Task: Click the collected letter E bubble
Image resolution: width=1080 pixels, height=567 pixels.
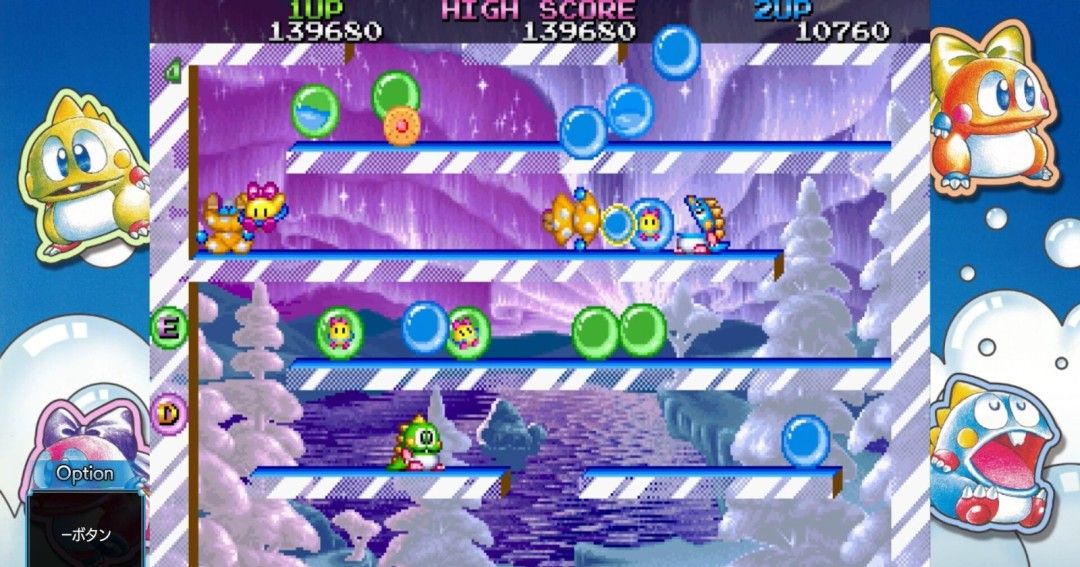Action: pyautogui.click(x=169, y=325)
